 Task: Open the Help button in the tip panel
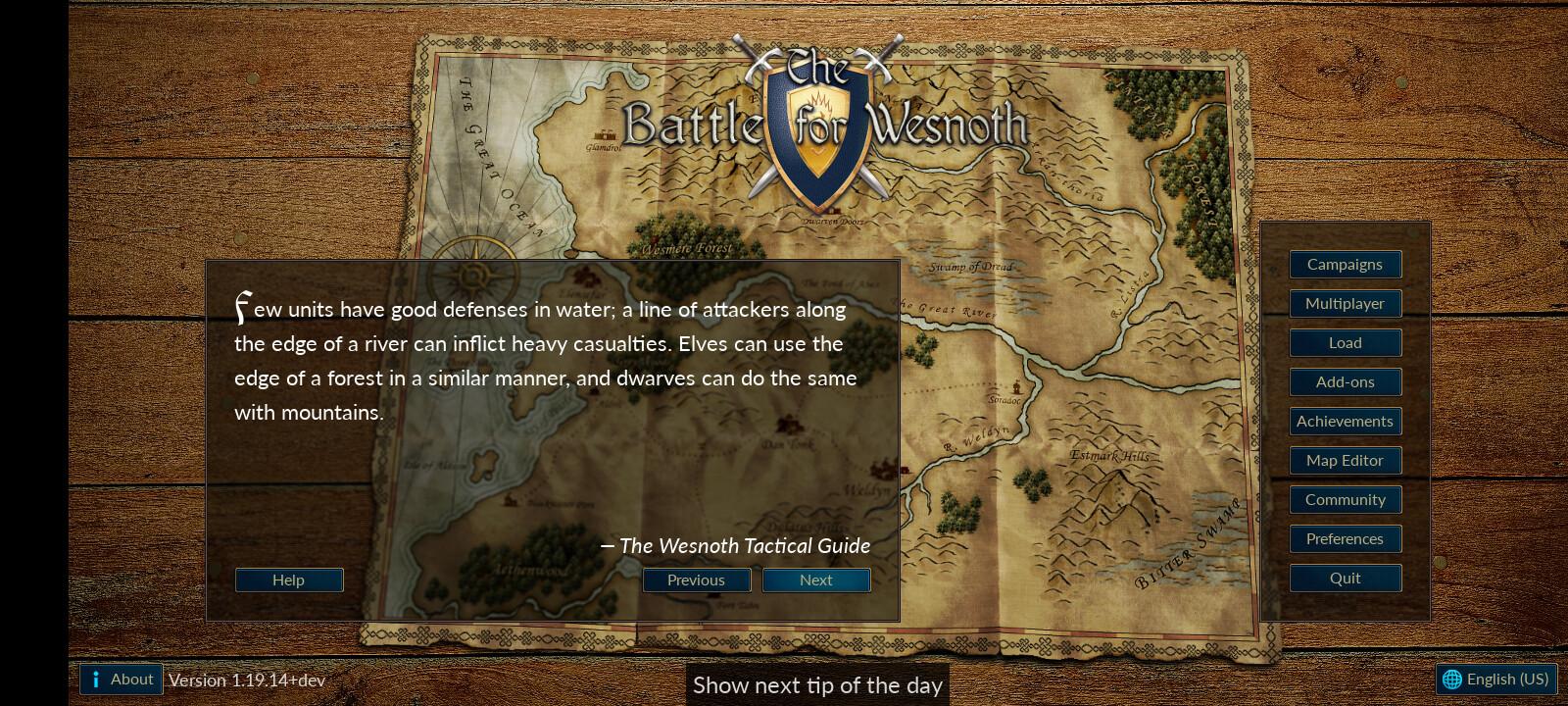point(288,580)
